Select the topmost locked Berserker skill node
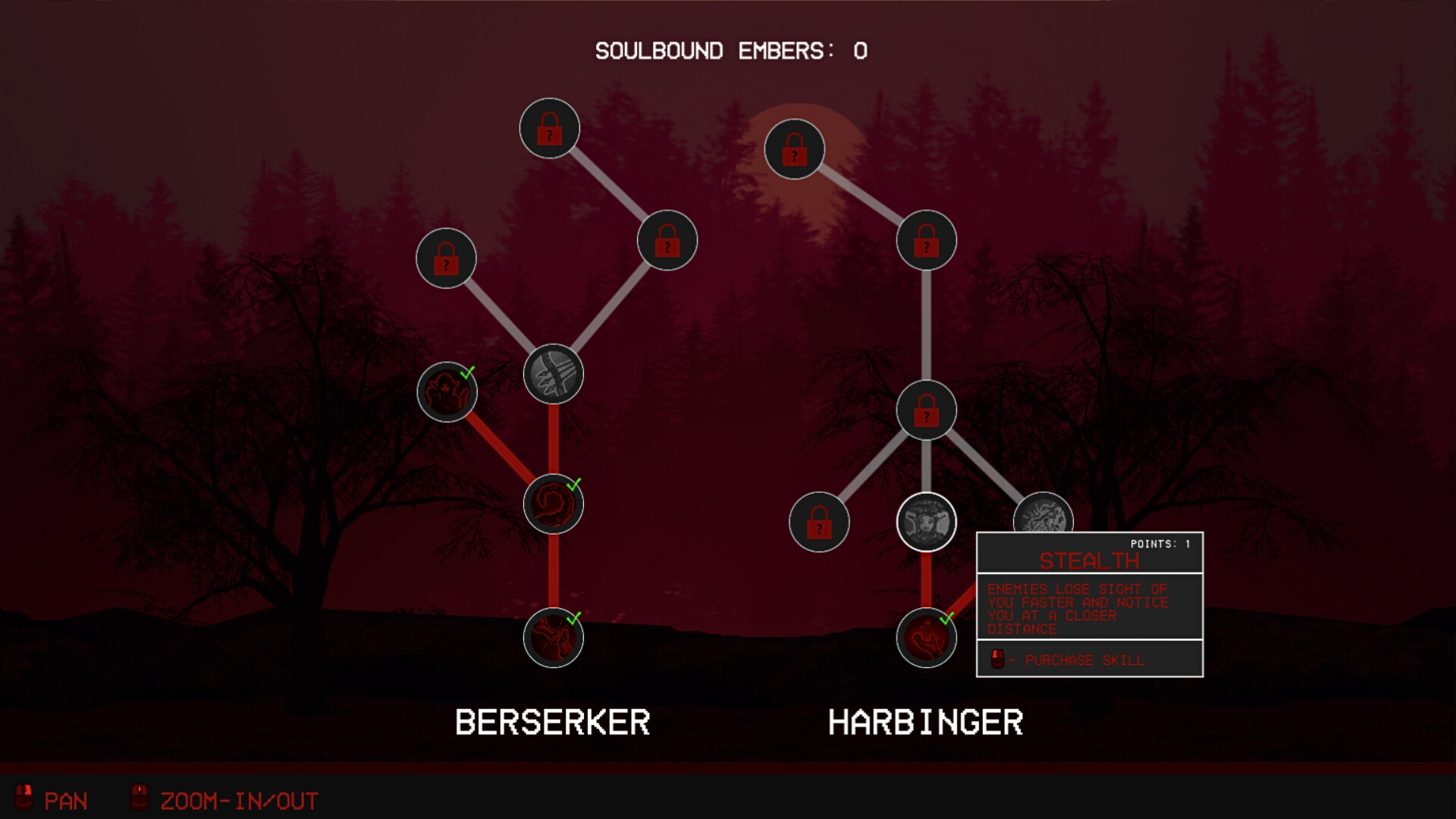 (x=550, y=129)
